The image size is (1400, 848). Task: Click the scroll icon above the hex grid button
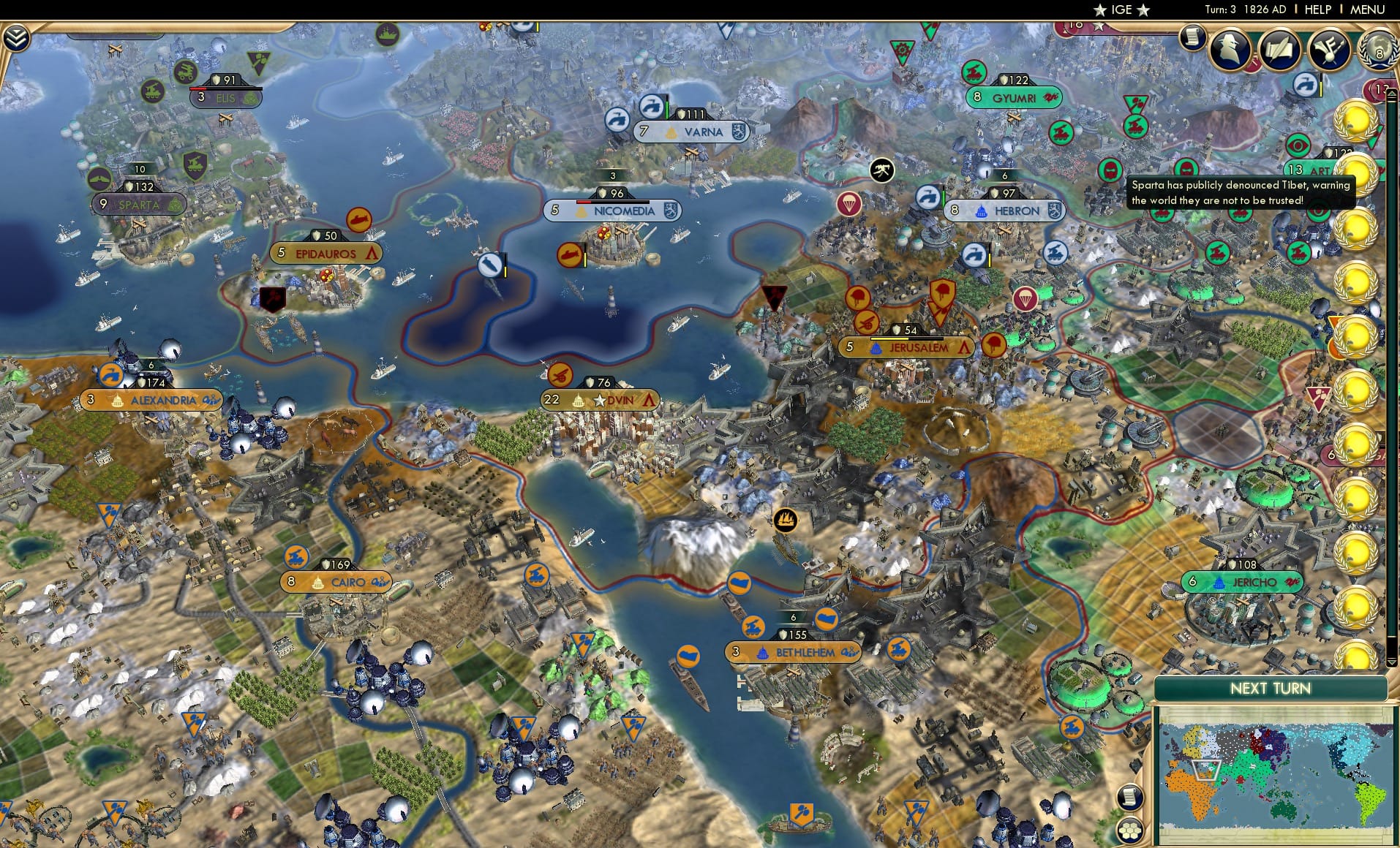click(x=1130, y=798)
